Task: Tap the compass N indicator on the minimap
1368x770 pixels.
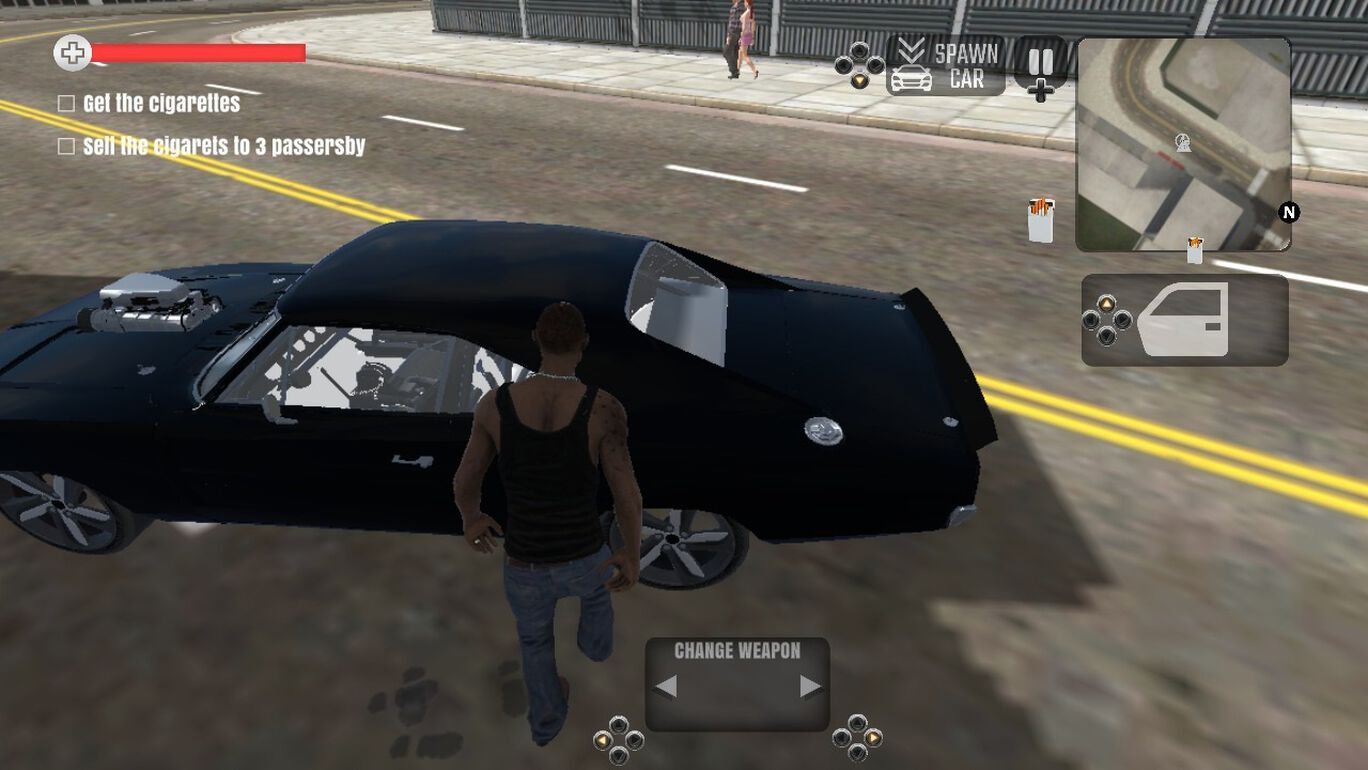Action: (x=1288, y=210)
